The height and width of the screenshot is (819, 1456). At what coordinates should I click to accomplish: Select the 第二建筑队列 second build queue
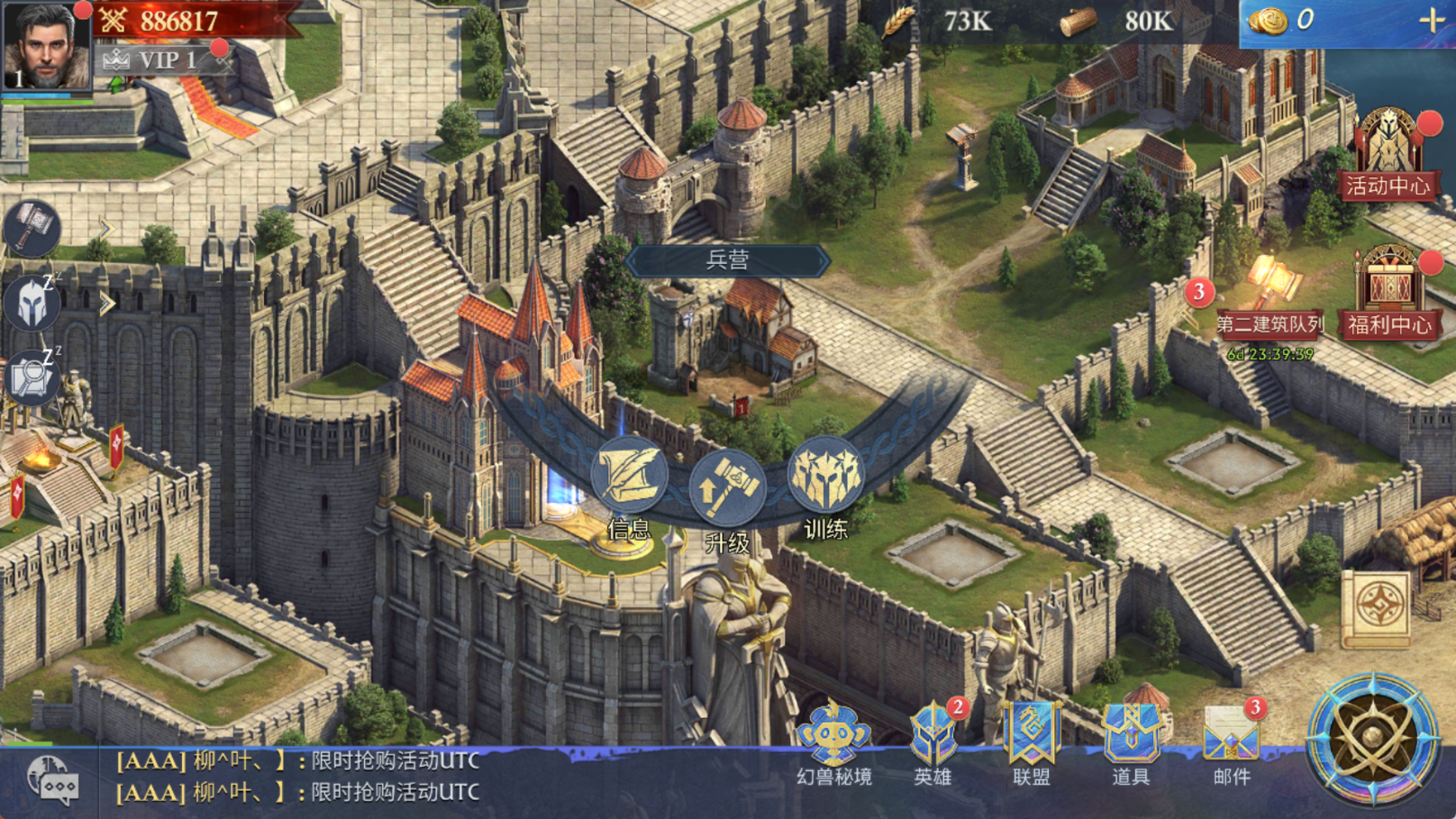[1269, 297]
